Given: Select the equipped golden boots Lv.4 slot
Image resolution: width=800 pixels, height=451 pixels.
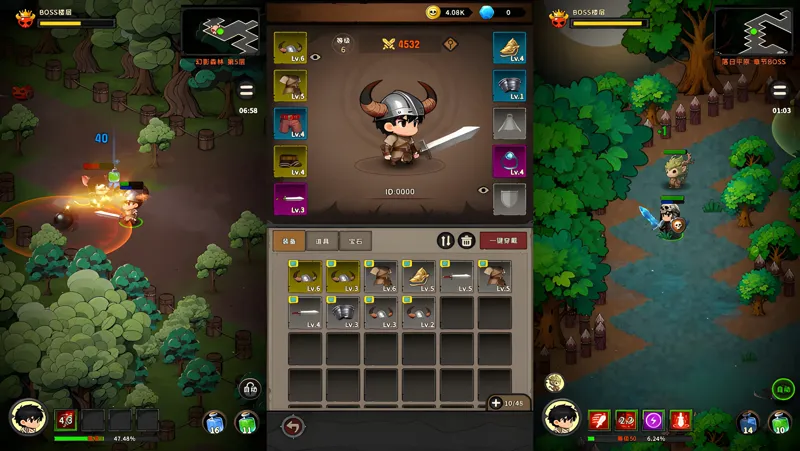Looking at the screenshot, I should click(510, 48).
